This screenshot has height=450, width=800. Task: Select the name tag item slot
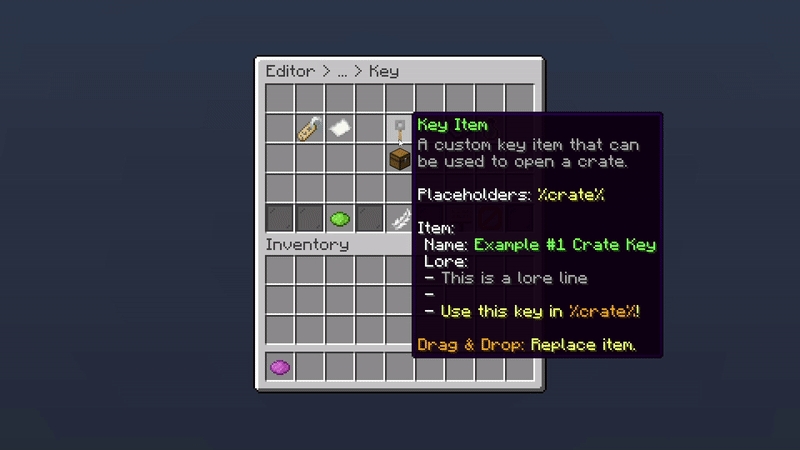click(309, 129)
